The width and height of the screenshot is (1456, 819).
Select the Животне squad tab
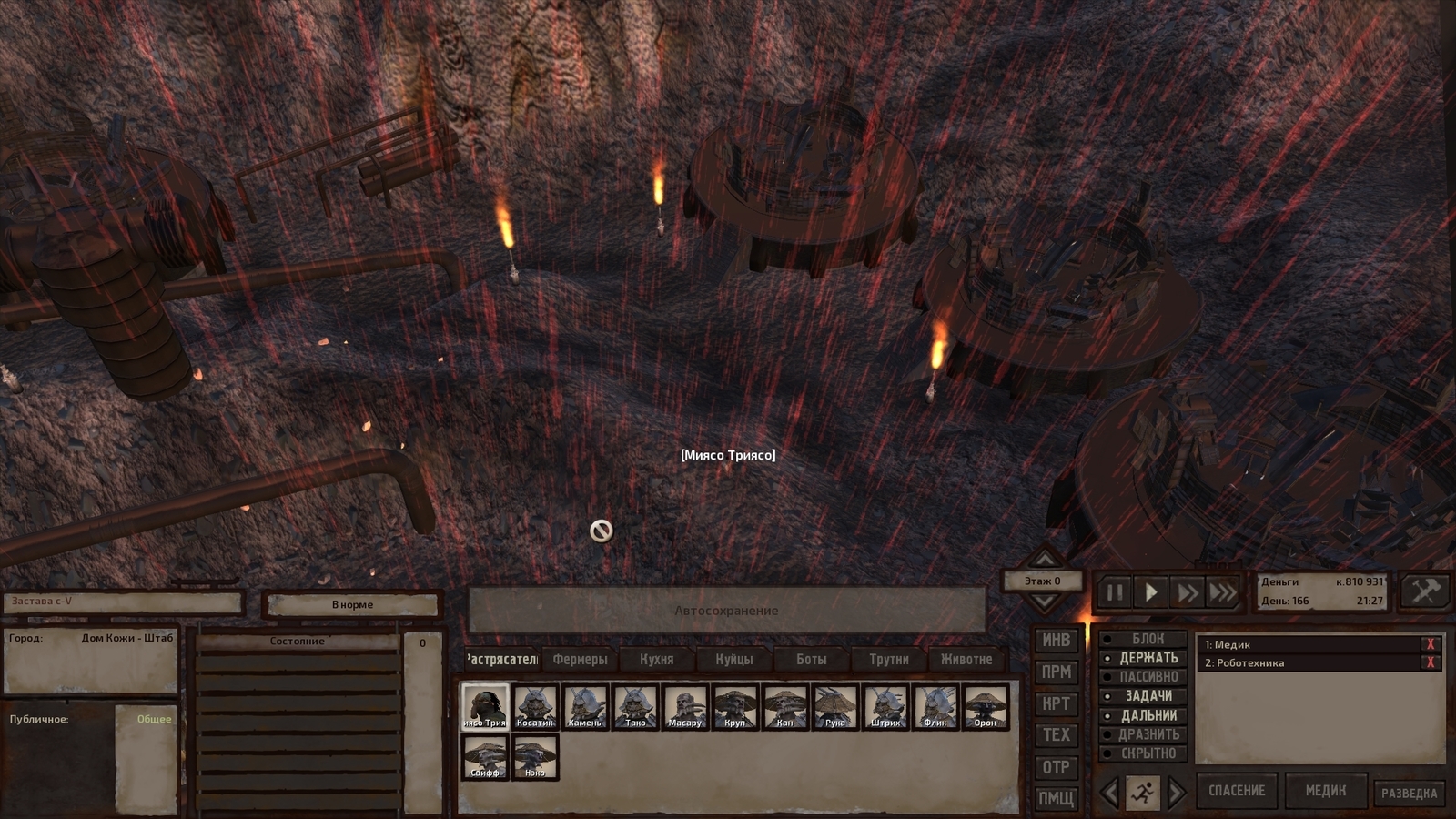click(966, 659)
